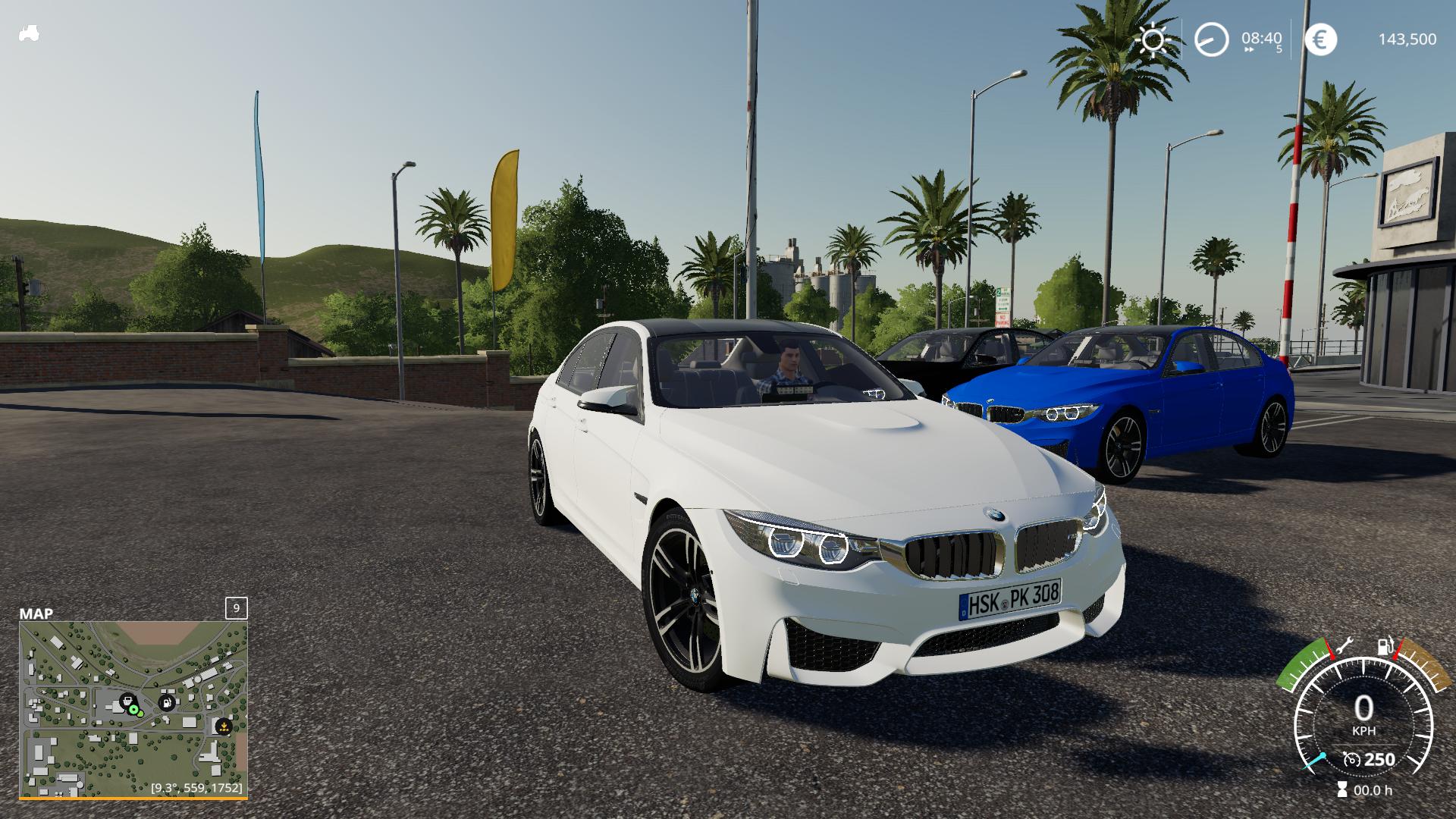Image resolution: width=1456 pixels, height=819 pixels.
Task: Click the fuel pump icon on the speedometer
Action: click(1385, 645)
